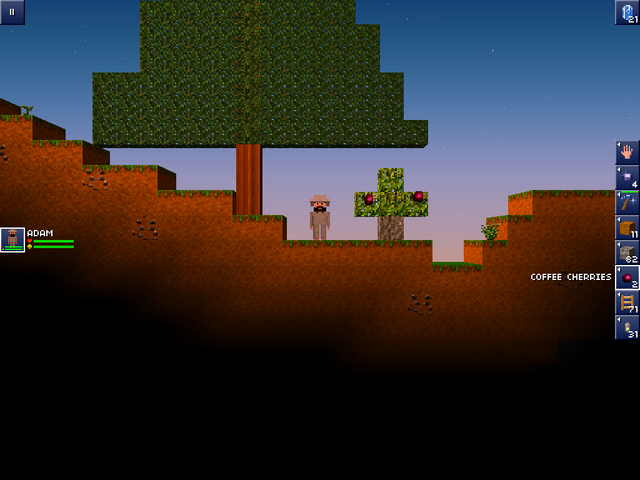Image resolution: width=640 pixels, height=480 pixels.
Task: Click Adam's character portrait
Action: click(x=13, y=240)
